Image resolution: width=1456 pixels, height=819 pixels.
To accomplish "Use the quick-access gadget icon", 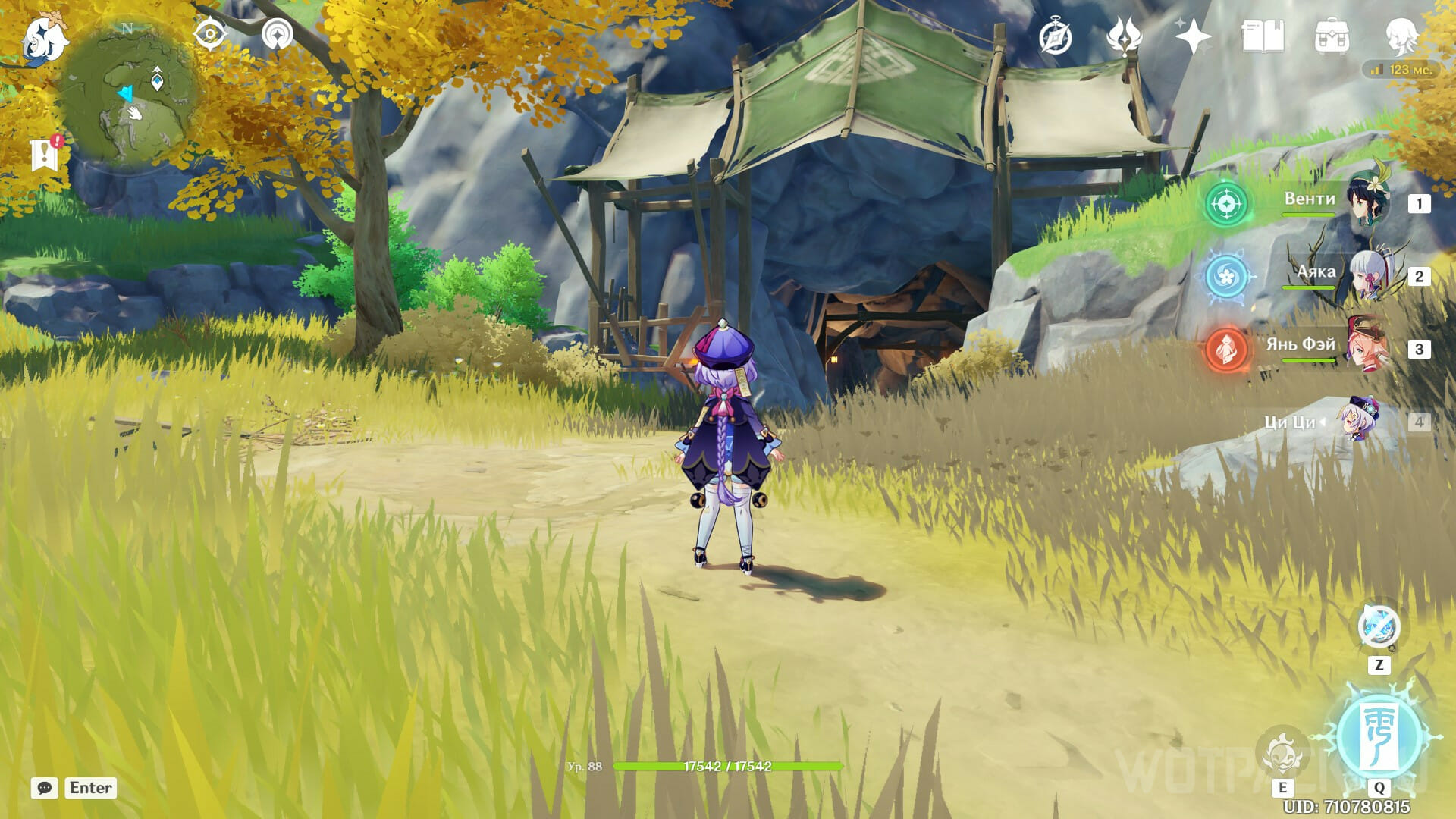I will (1379, 627).
